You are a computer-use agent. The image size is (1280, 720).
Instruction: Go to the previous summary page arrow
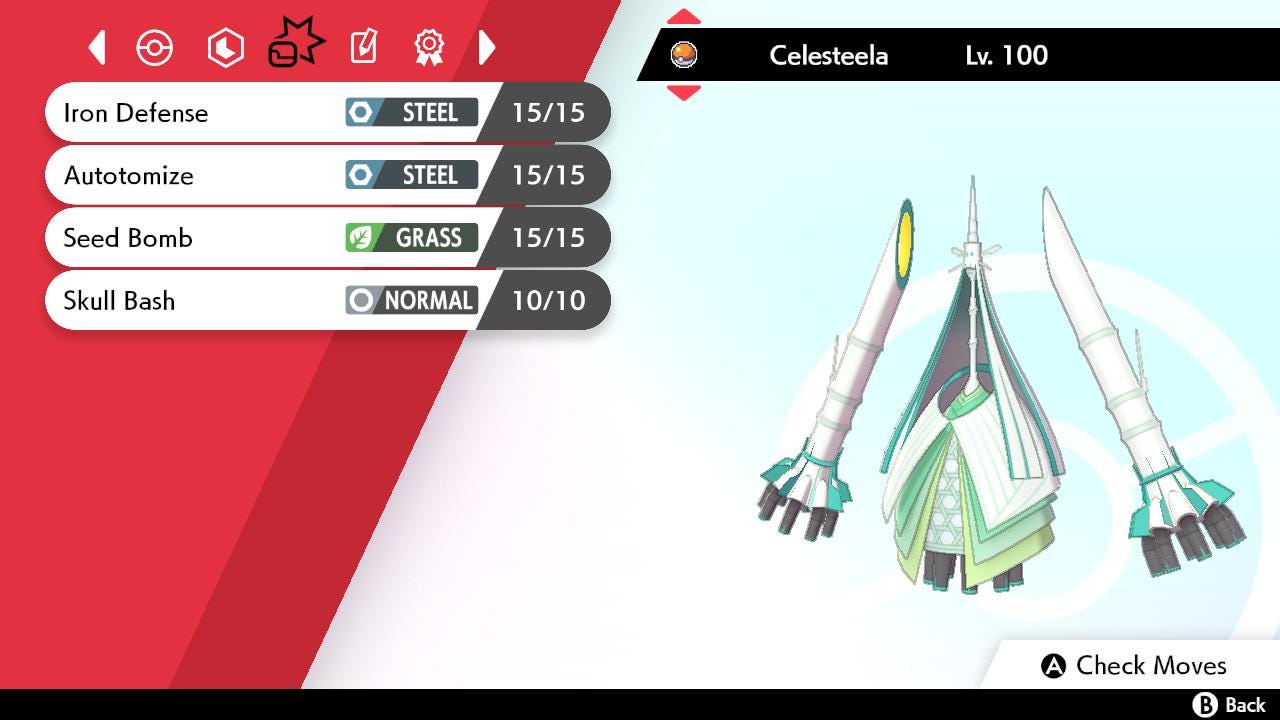(x=97, y=47)
